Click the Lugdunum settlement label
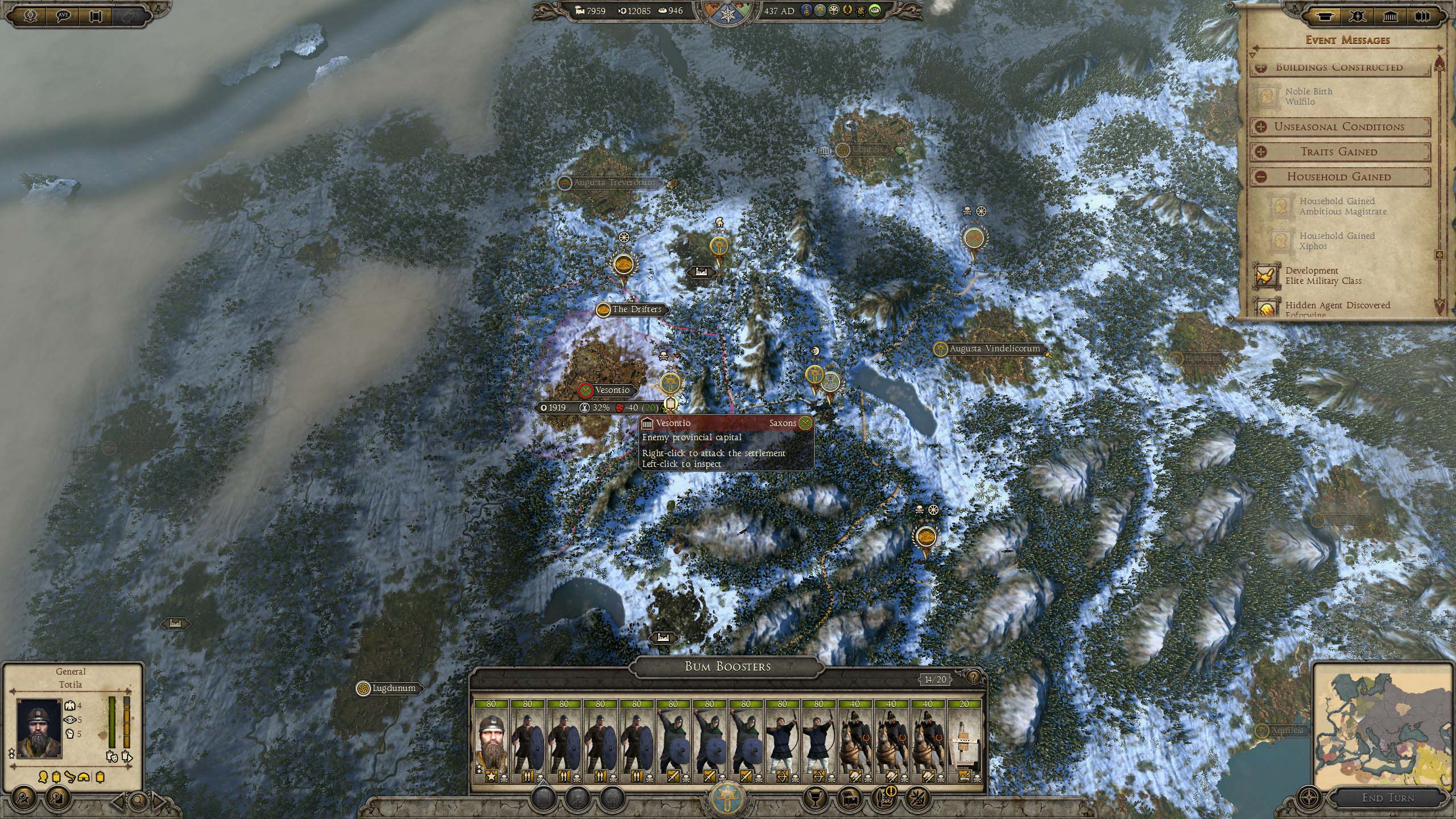Viewport: 1456px width, 819px height. 394,688
